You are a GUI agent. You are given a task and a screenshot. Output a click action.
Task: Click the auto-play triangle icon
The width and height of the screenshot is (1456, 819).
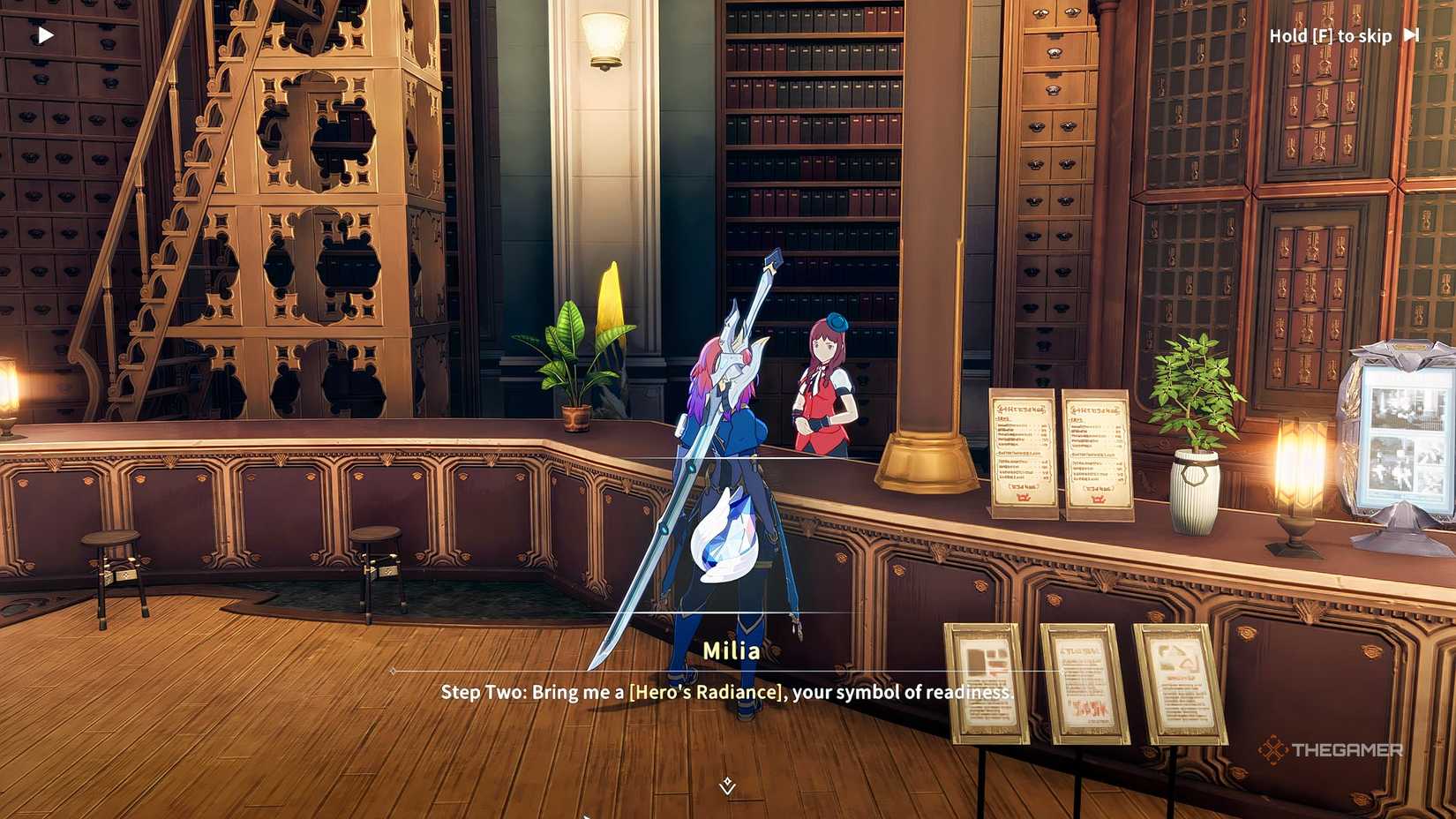point(44,34)
